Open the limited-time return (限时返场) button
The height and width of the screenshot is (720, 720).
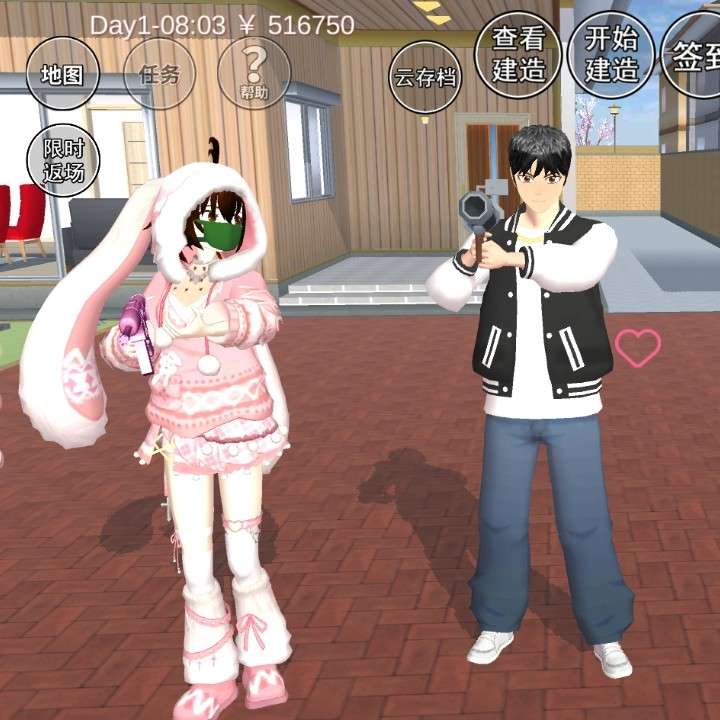[62, 160]
